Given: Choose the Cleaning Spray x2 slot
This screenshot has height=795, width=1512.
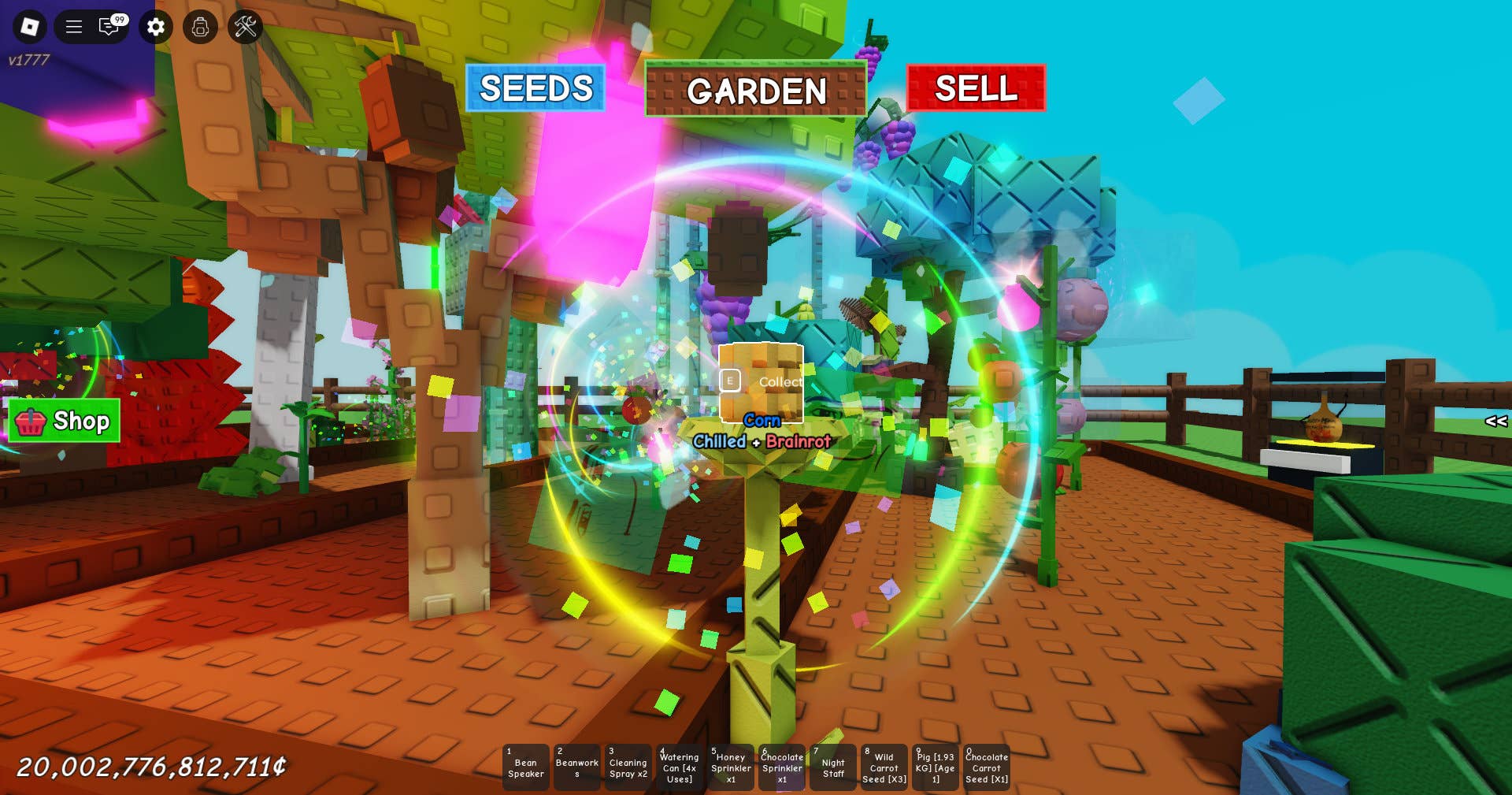Looking at the screenshot, I should coord(628,767).
